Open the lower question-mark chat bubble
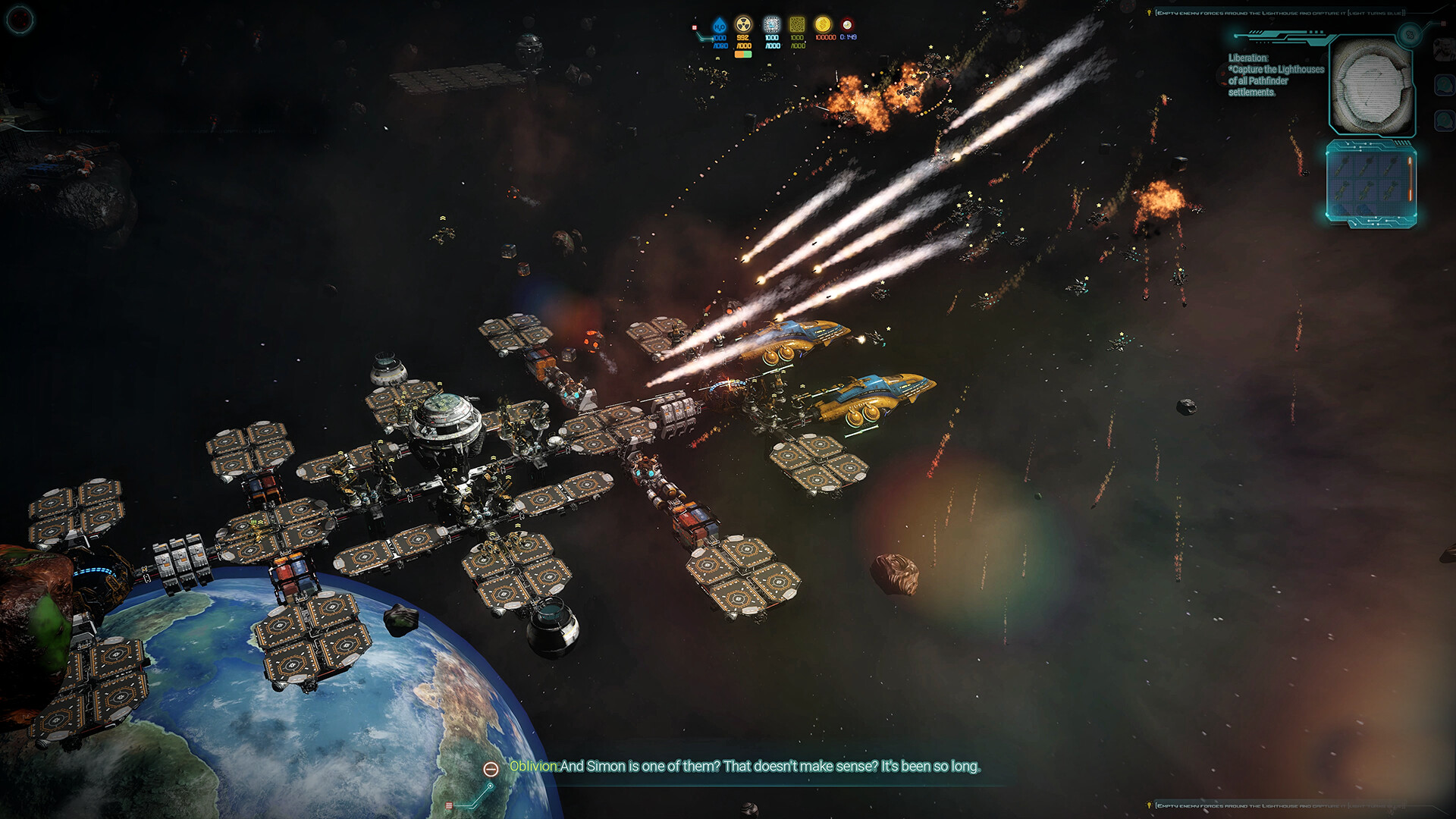 (x=1443, y=120)
